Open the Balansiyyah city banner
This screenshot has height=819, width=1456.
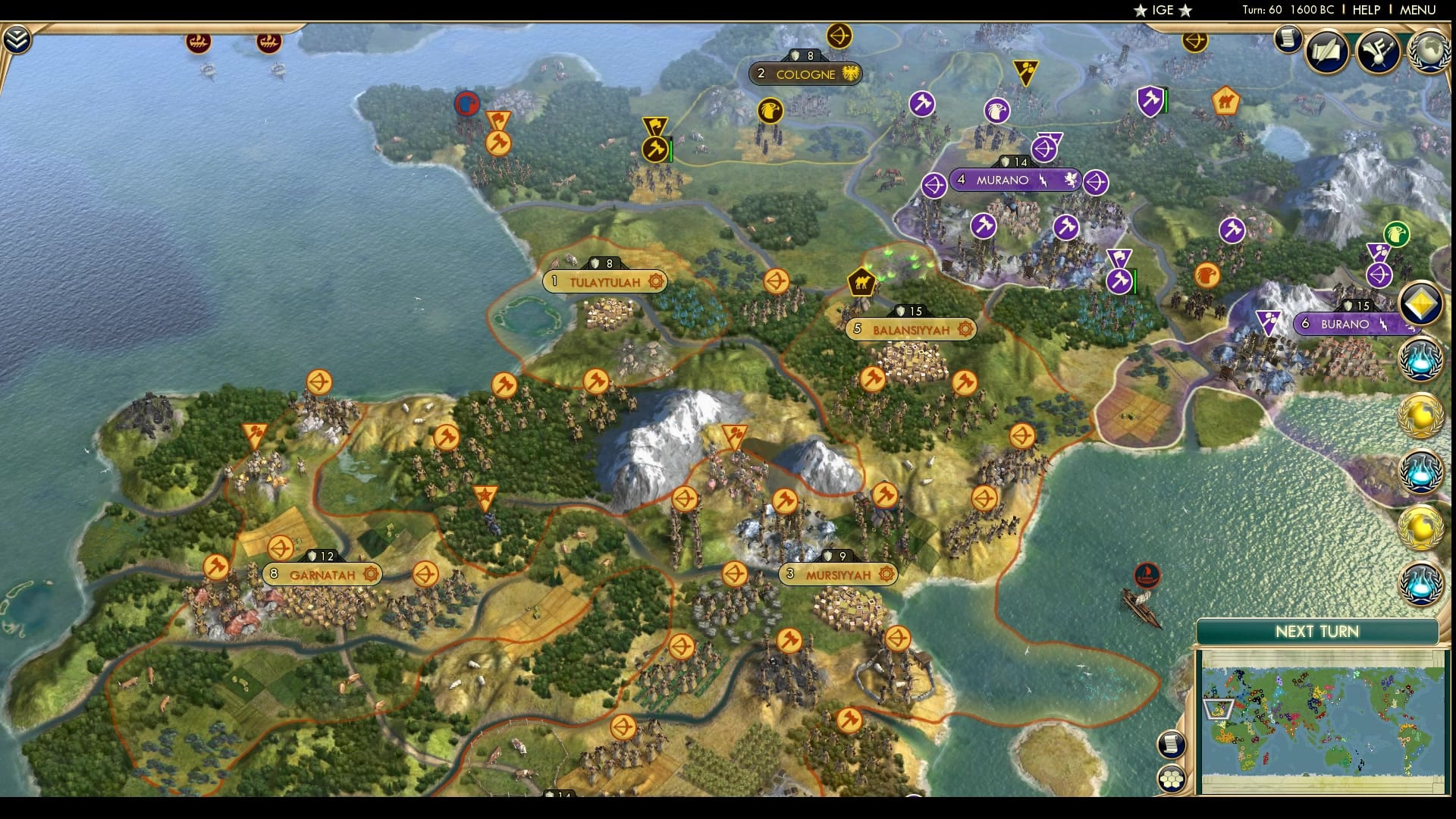coord(911,330)
